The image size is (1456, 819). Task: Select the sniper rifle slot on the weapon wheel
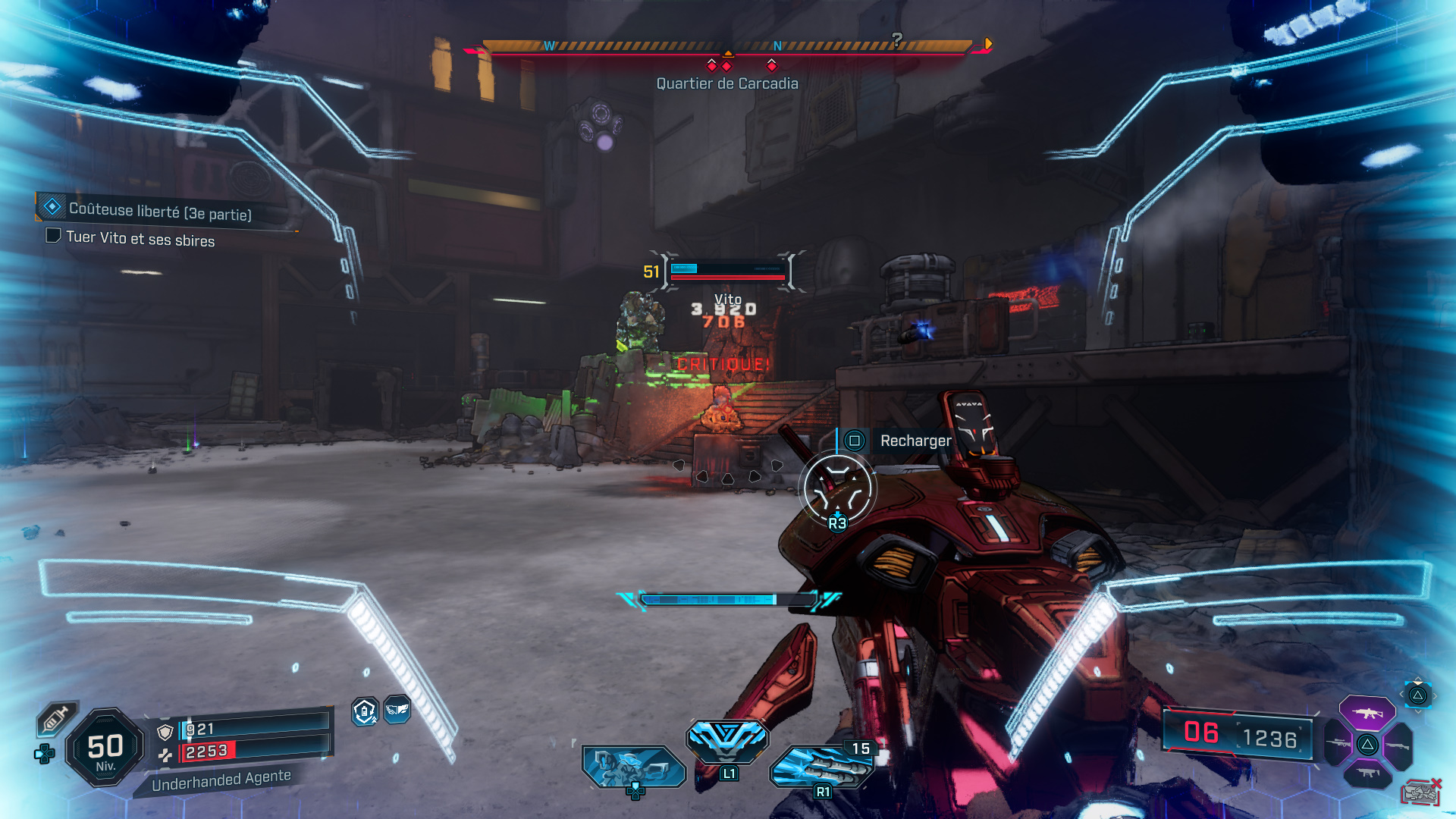1337,743
